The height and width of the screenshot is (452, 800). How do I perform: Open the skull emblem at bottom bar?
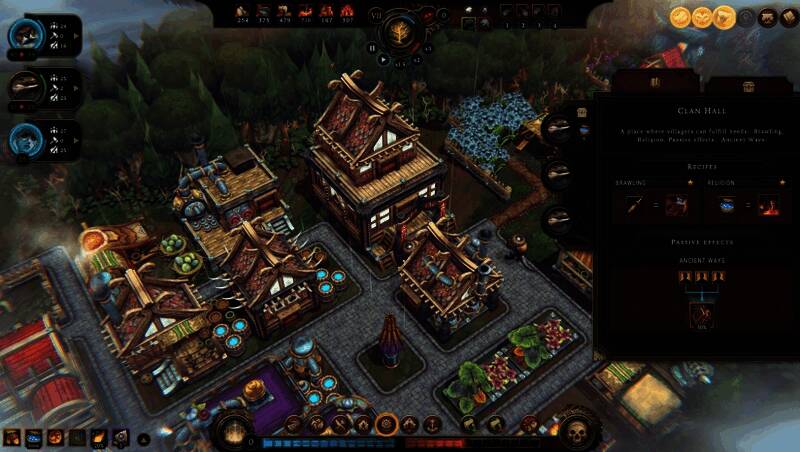575,431
